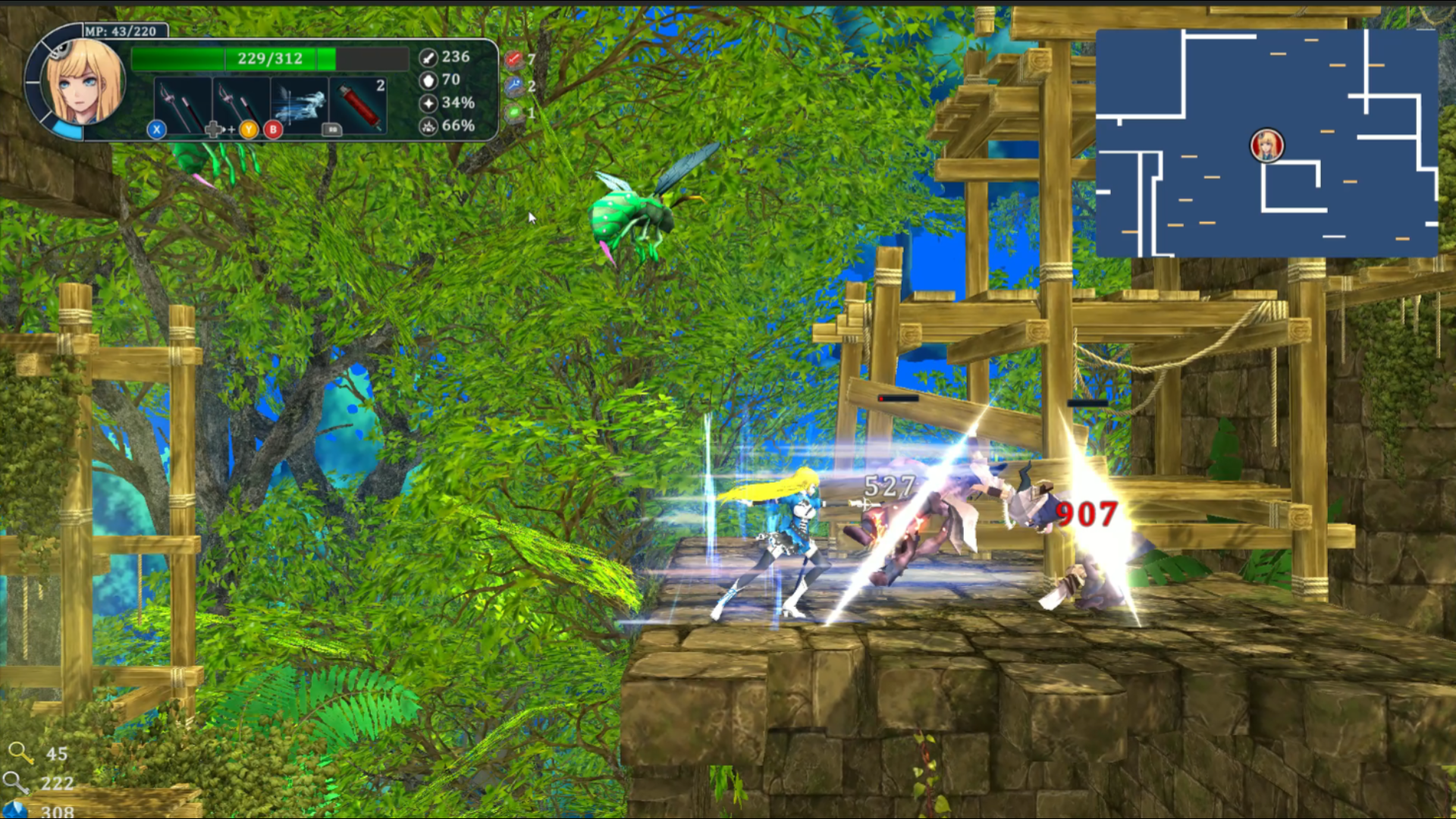Select the B button equipment slot
The height and width of the screenshot is (819, 1456).
pos(272,130)
